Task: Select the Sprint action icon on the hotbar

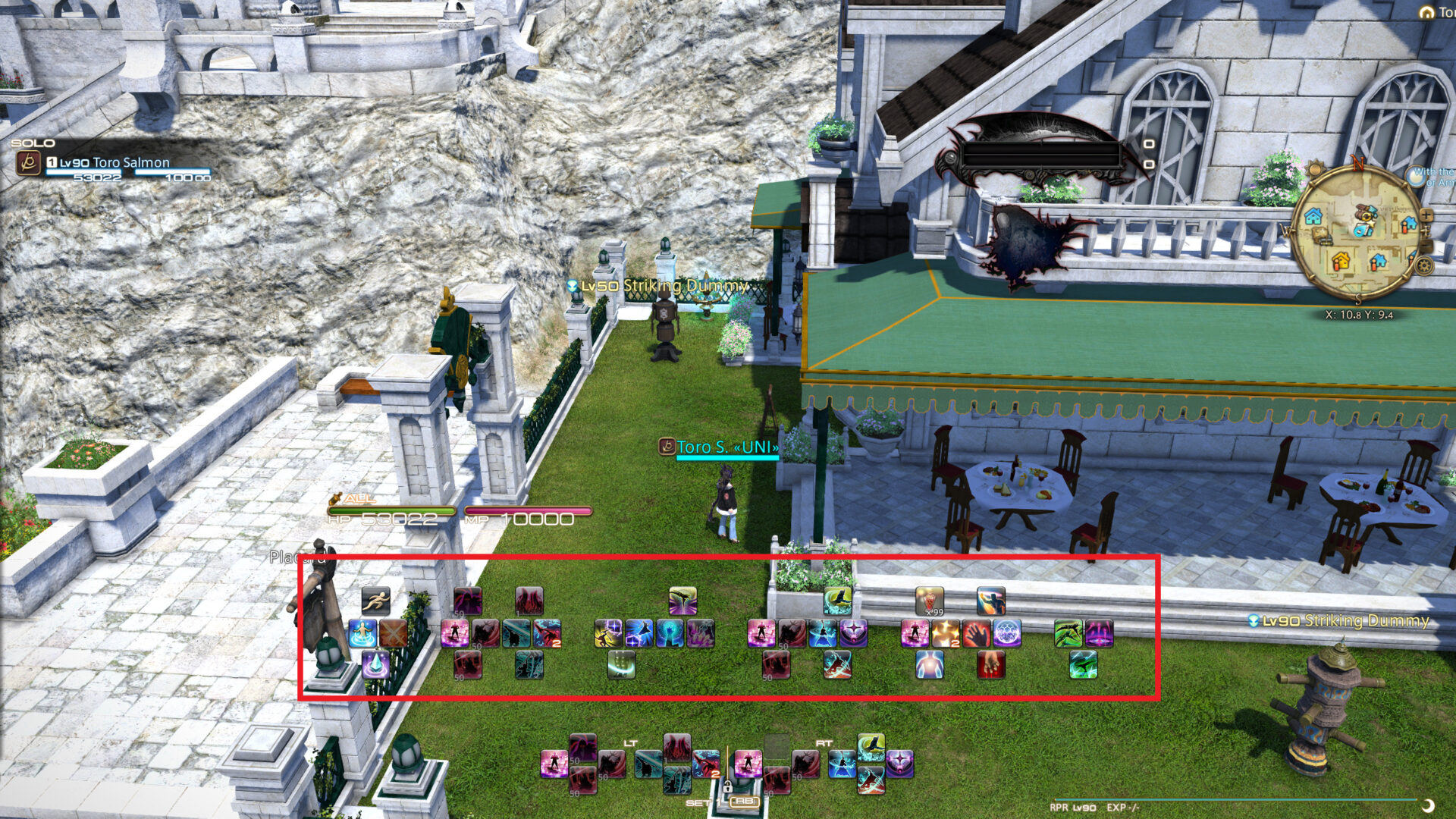Action: coord(377,600)
